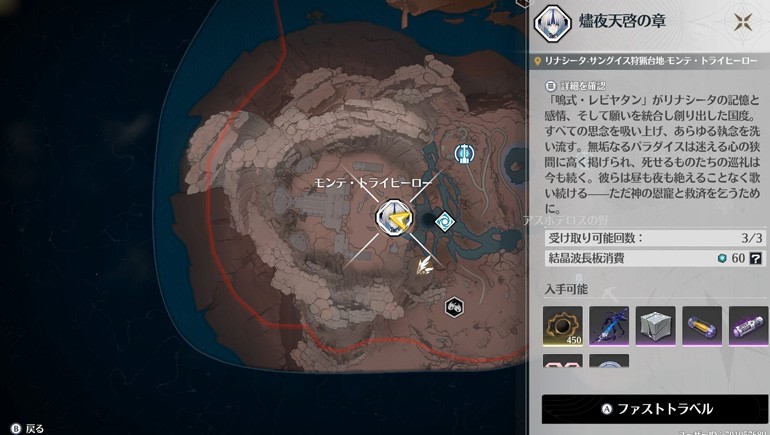Viewport: 770px width, 435px height.
Task: Click the gamepad hexagon map marker
Action: click(454, 306)
